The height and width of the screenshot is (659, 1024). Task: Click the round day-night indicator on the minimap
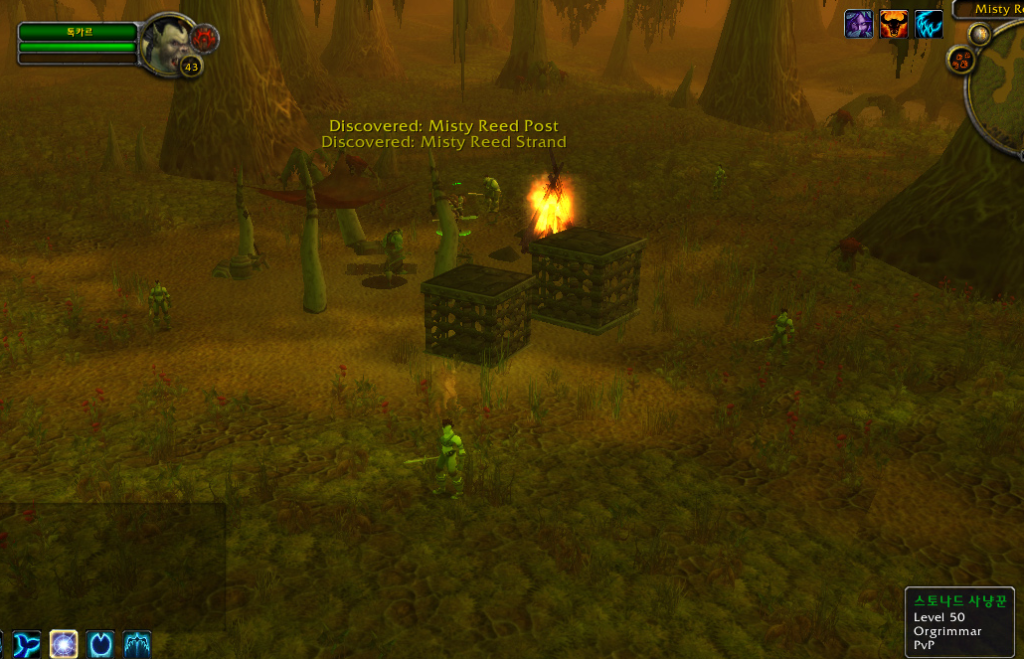(x=979, y=34)
